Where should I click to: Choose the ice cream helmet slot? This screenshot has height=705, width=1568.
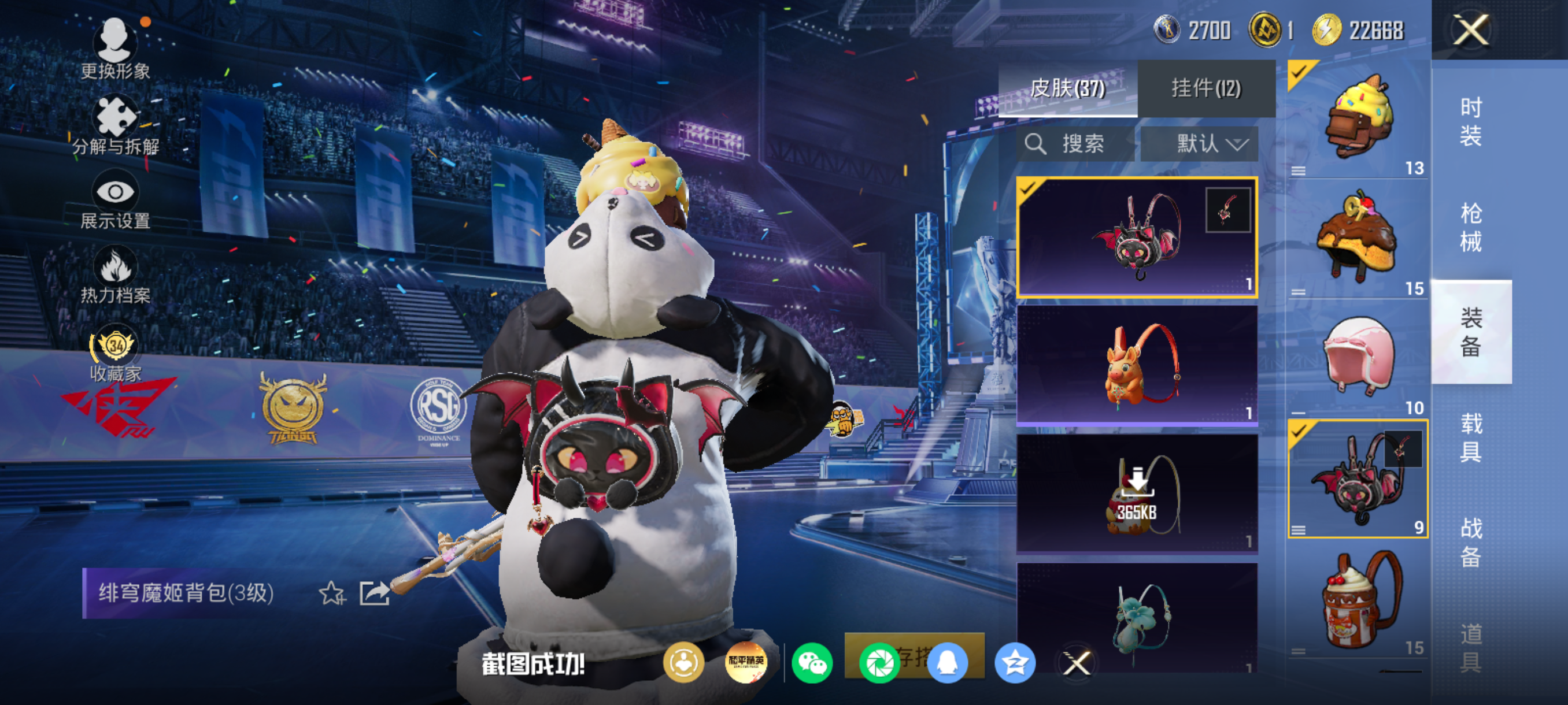coord(1358,118)
